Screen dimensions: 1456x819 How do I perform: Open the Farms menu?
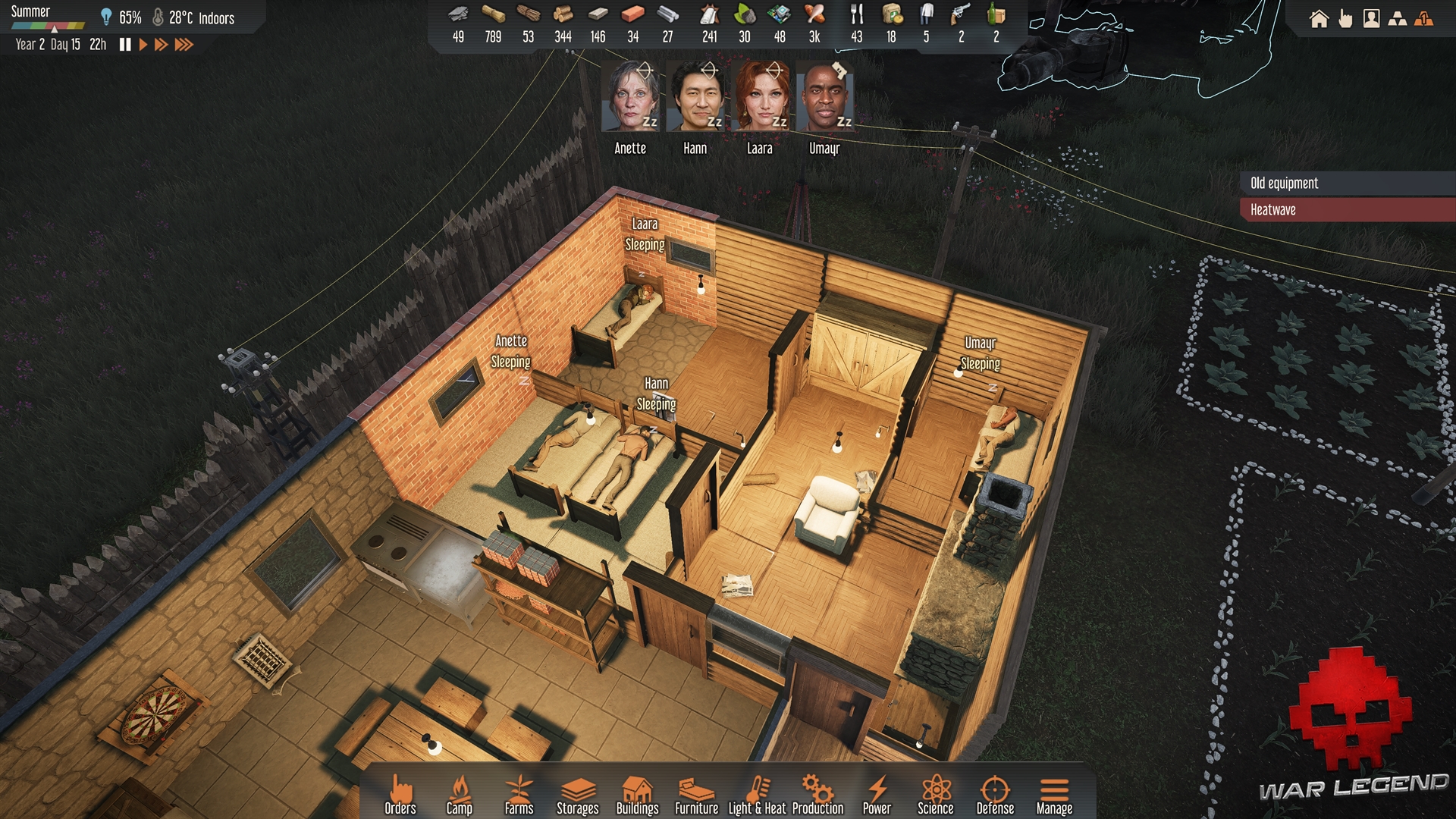pos(519,795)
